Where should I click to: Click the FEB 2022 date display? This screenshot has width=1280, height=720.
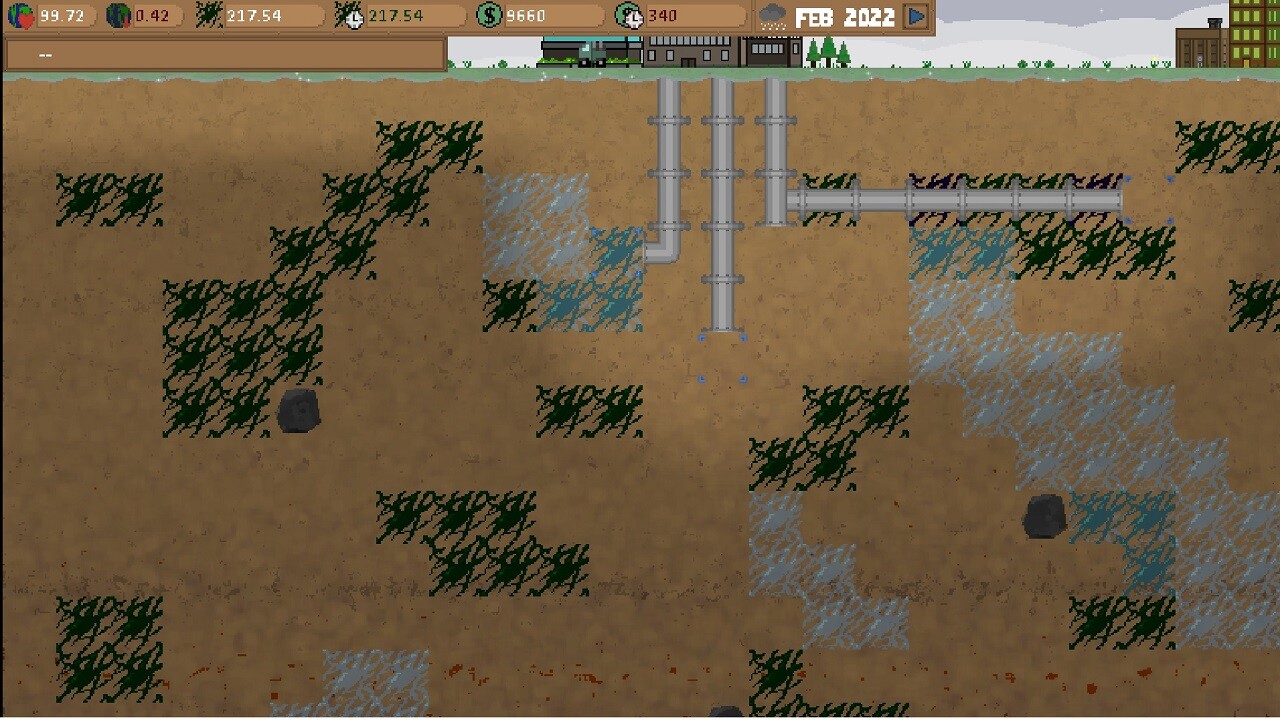(845, 15)
